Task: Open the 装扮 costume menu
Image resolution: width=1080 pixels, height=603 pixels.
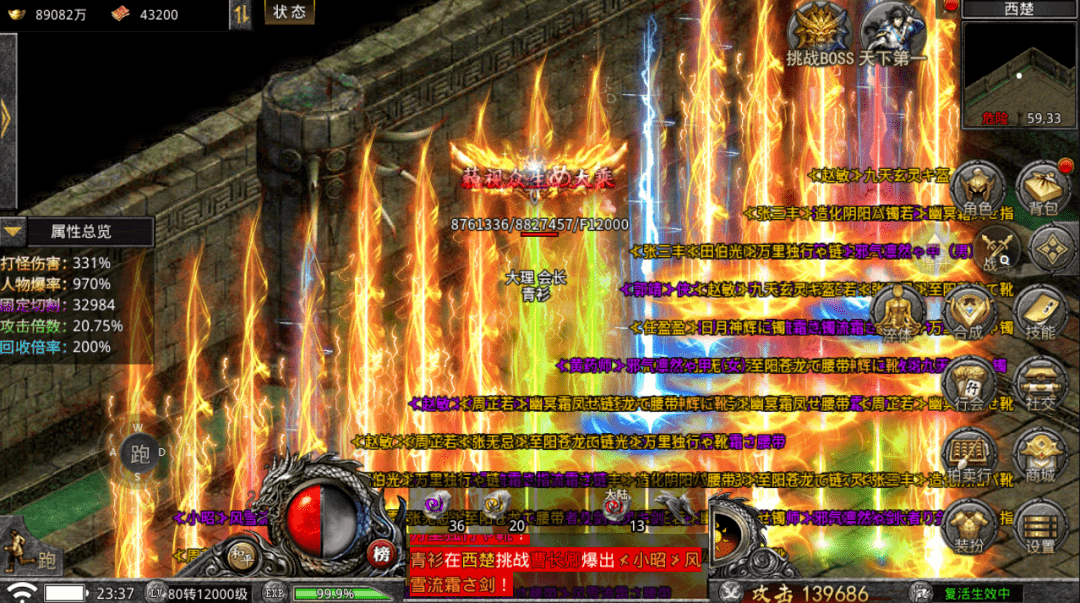Action: [968, 527]
